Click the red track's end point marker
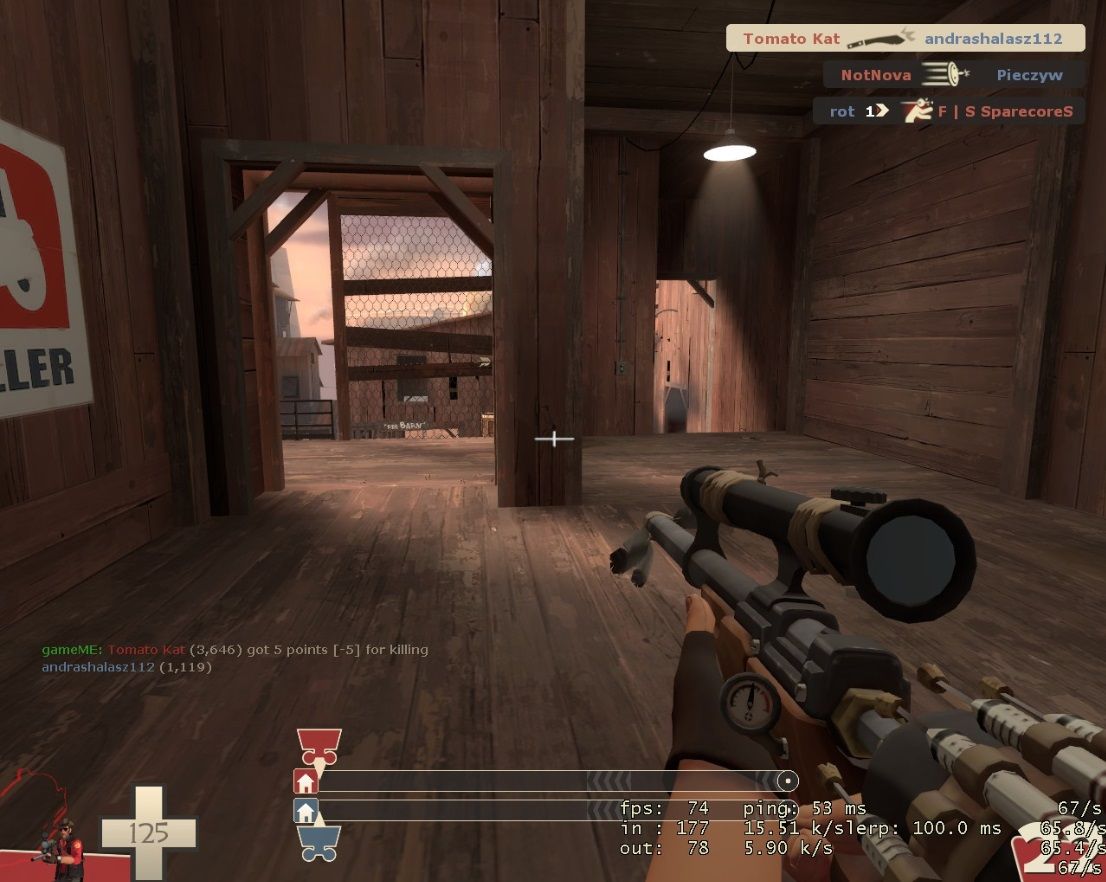The width and height of the screenshot is (1106, 882). coord(788,781)
